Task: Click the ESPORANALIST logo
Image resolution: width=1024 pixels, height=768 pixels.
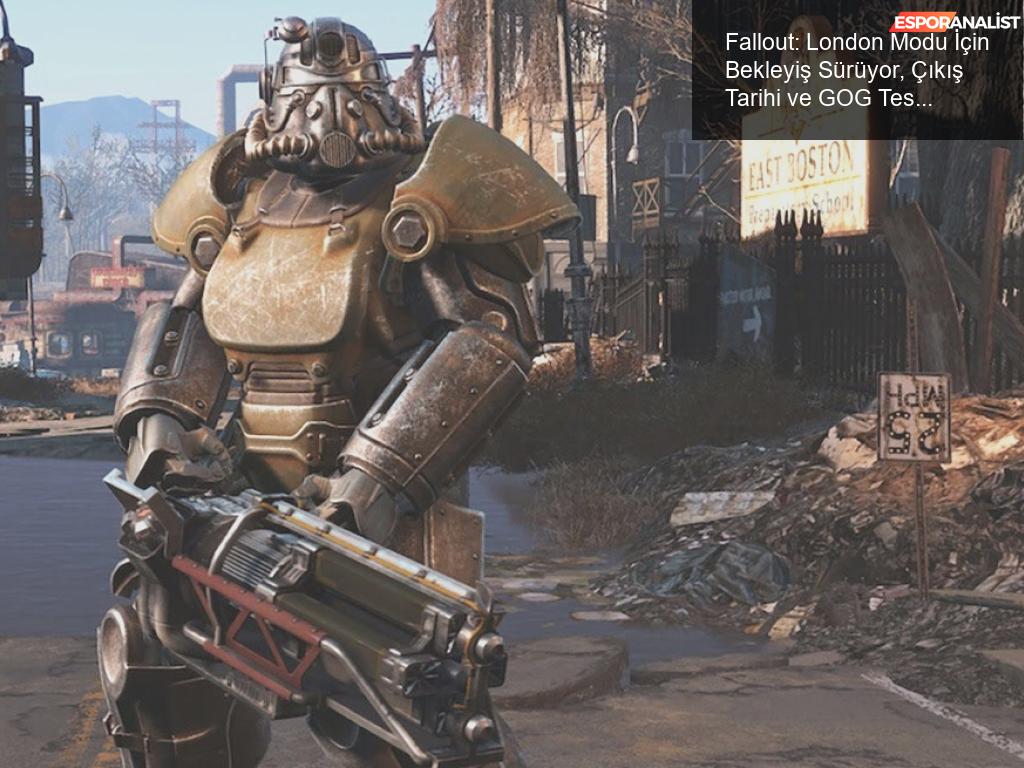Action: [955, 22]
